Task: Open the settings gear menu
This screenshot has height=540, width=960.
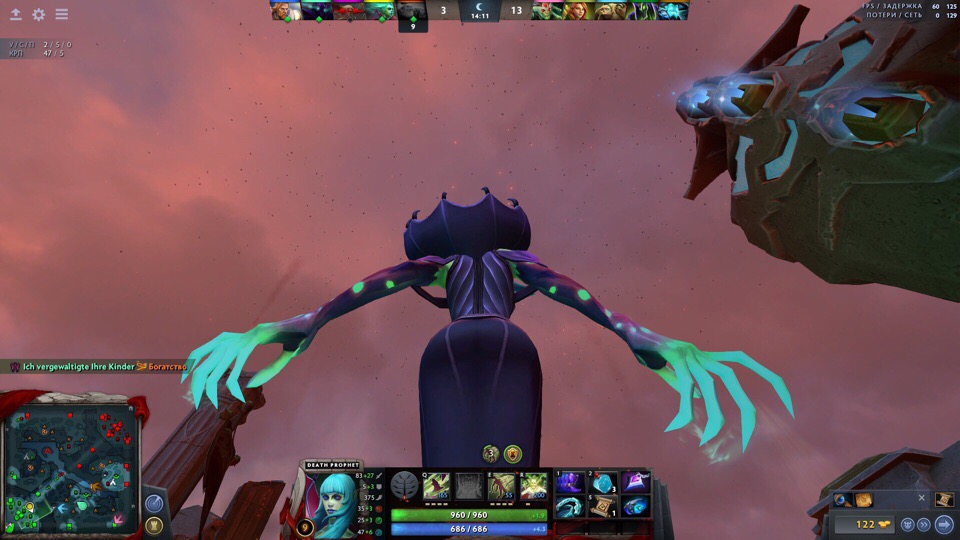Action: [x=38, y=15]
